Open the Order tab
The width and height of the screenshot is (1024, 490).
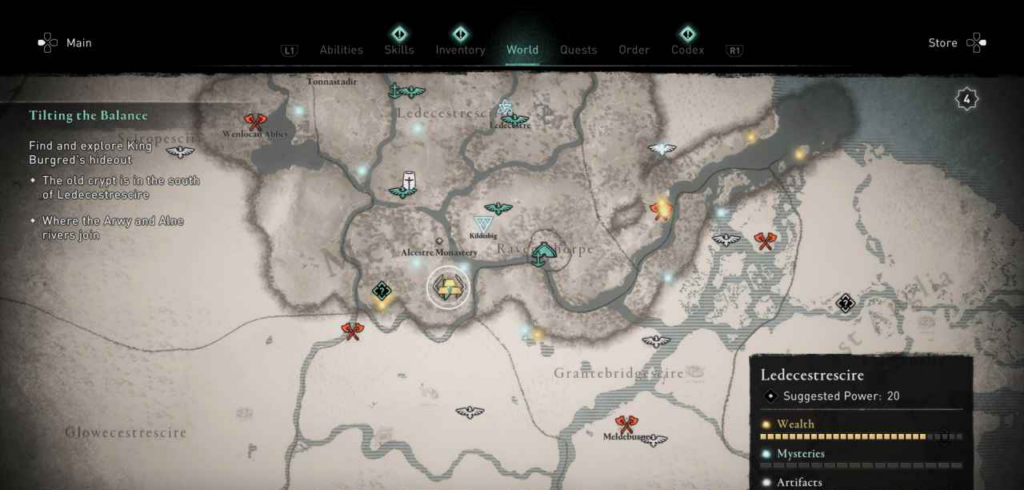click(634, 50)
